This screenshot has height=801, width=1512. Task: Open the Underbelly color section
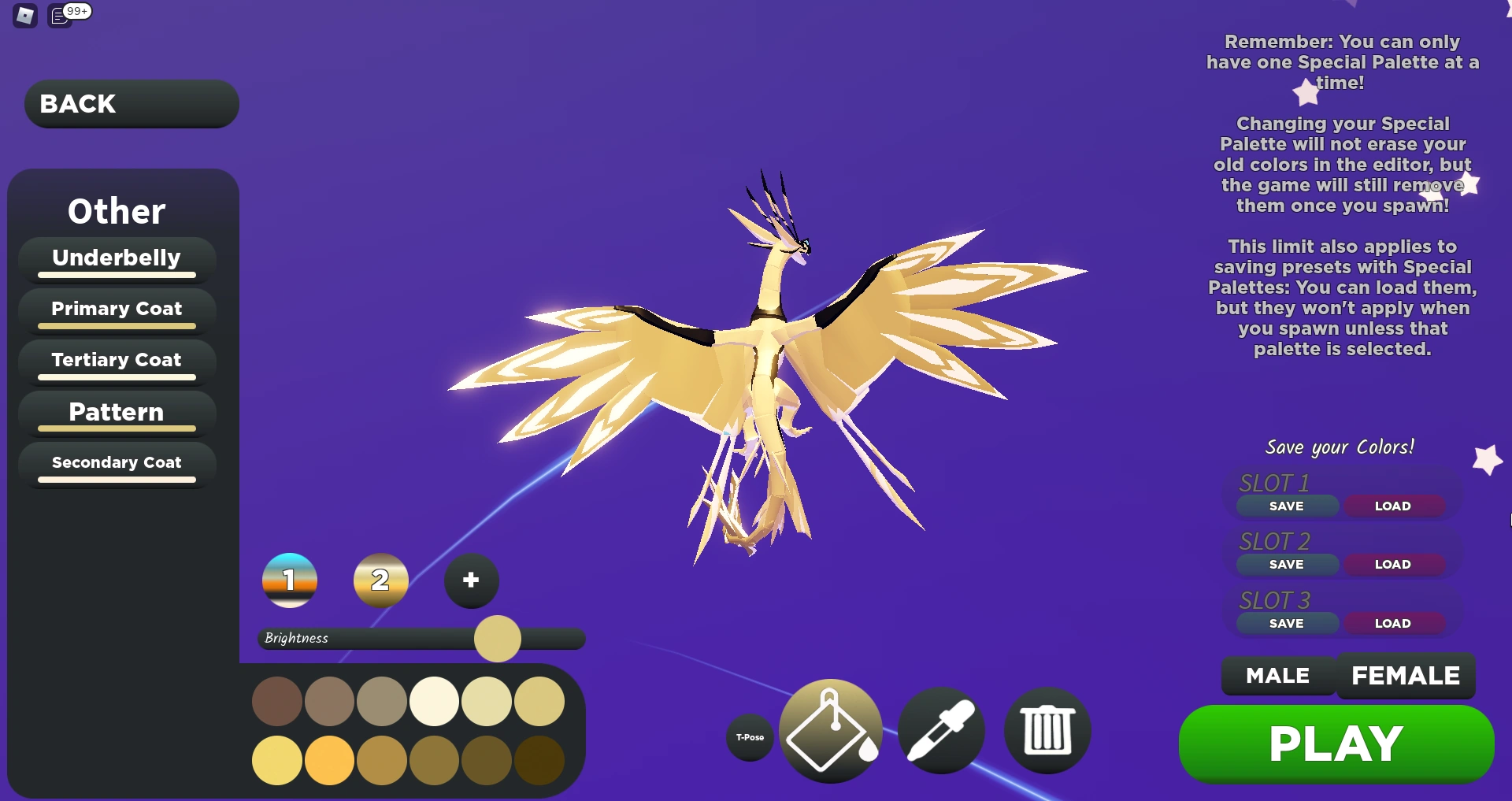tap(116, 258)
